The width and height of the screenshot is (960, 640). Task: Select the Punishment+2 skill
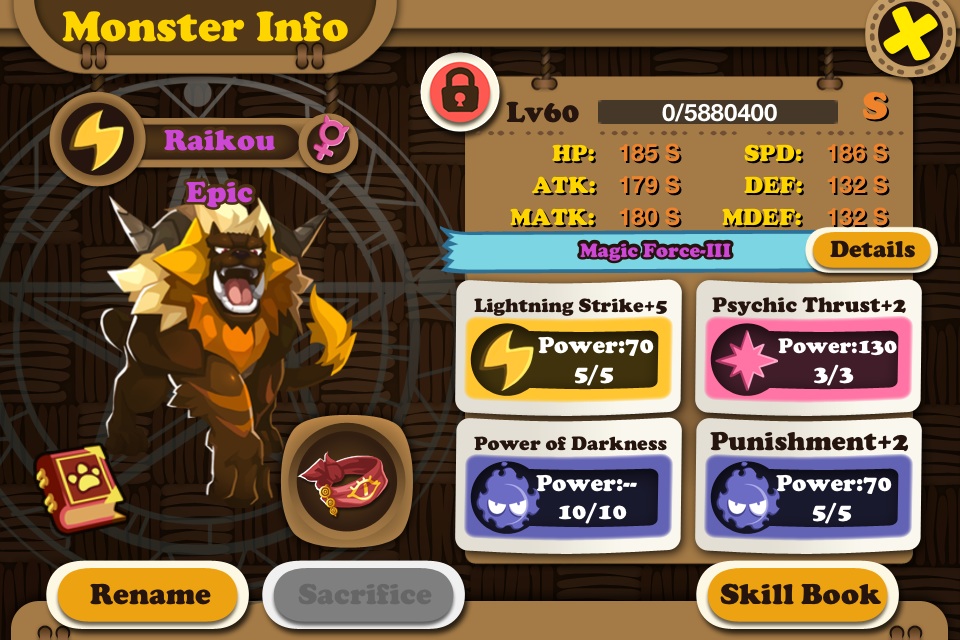pyautogui.click(x=804, y=484)
